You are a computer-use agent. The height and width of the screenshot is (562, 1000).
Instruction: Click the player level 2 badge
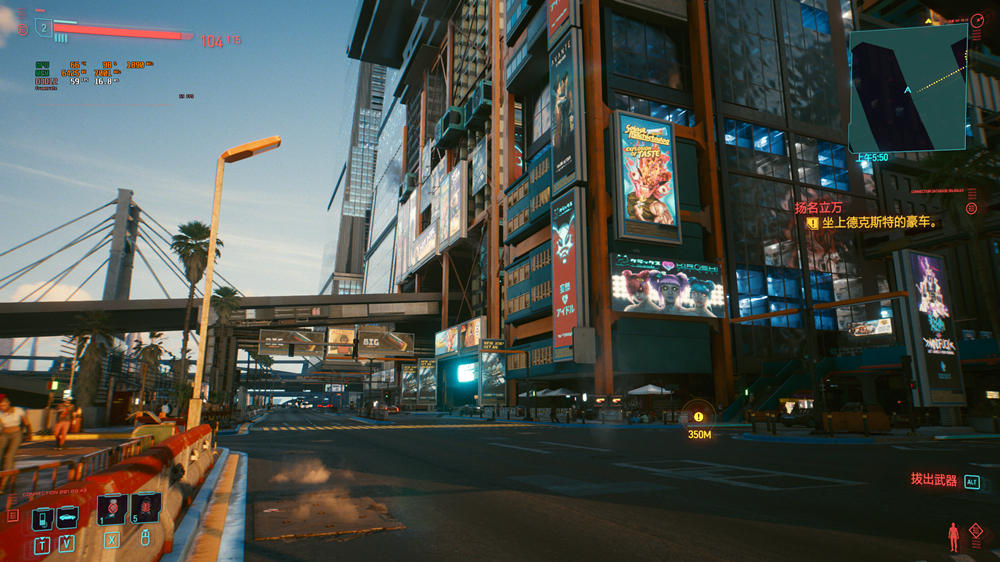(x=43, y=28)
